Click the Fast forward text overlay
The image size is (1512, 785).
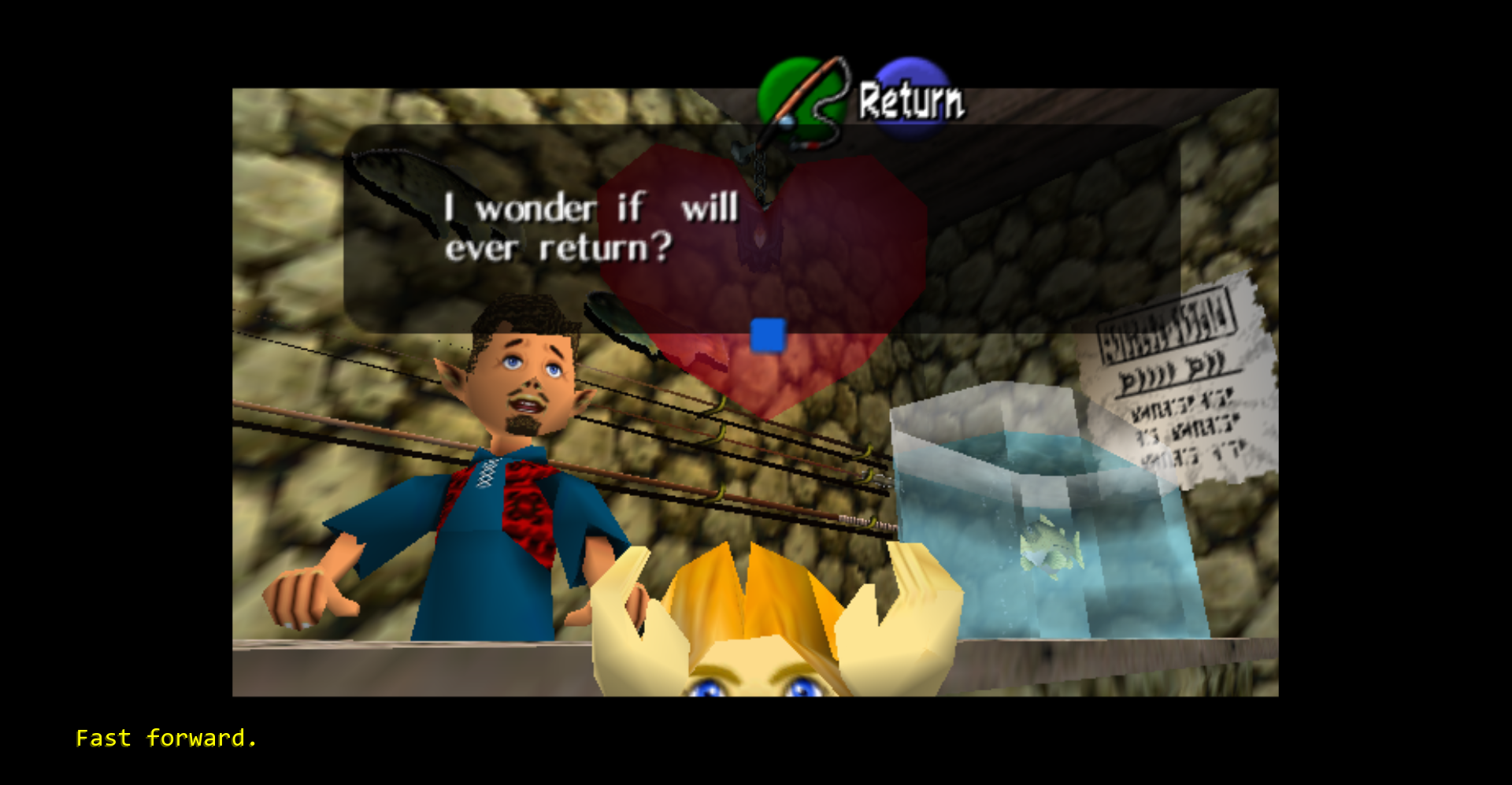[x=166, y=738]
